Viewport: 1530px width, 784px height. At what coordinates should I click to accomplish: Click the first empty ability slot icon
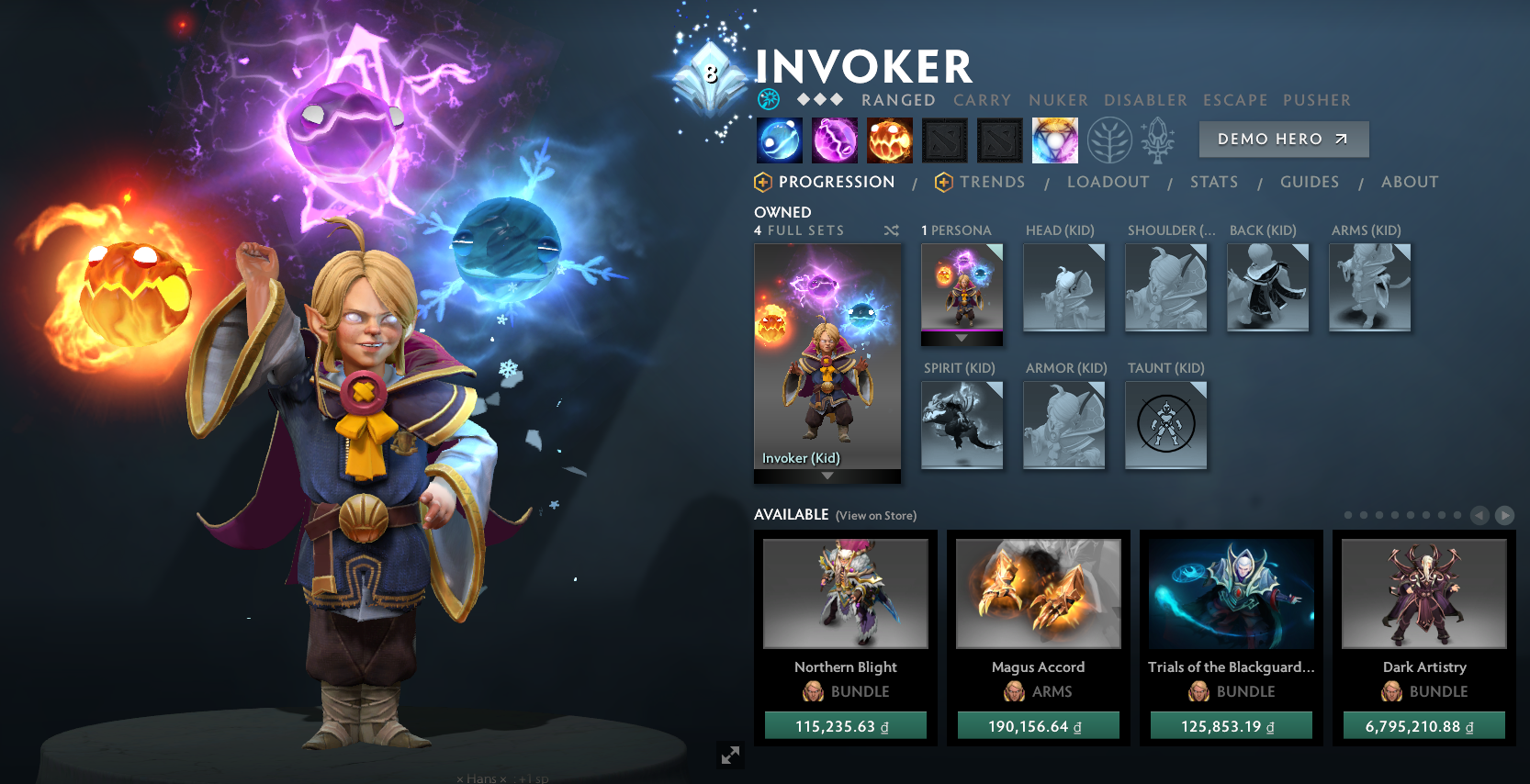coord(944,140)
